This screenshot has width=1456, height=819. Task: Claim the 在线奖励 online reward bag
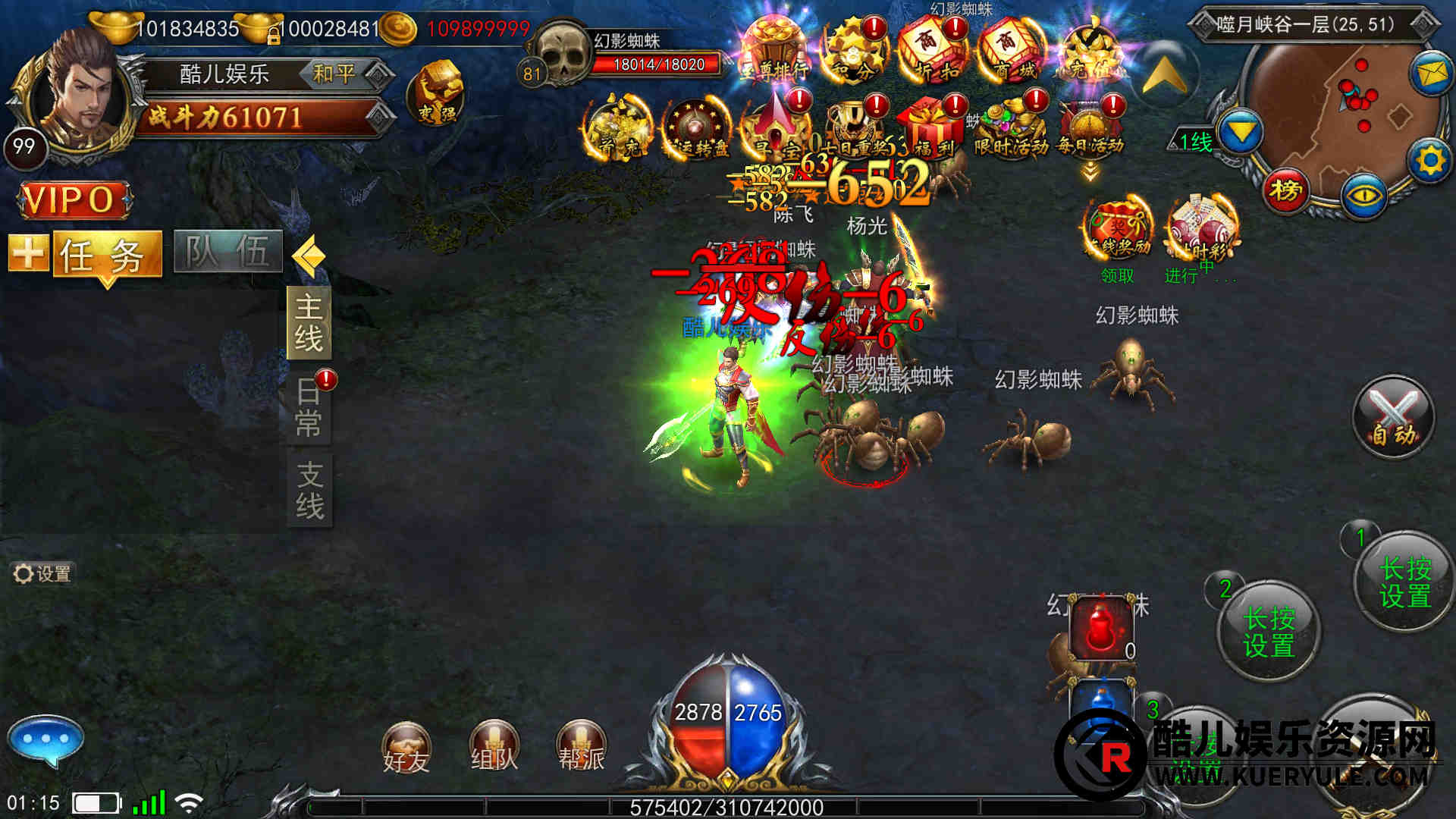coord(1118,231)
